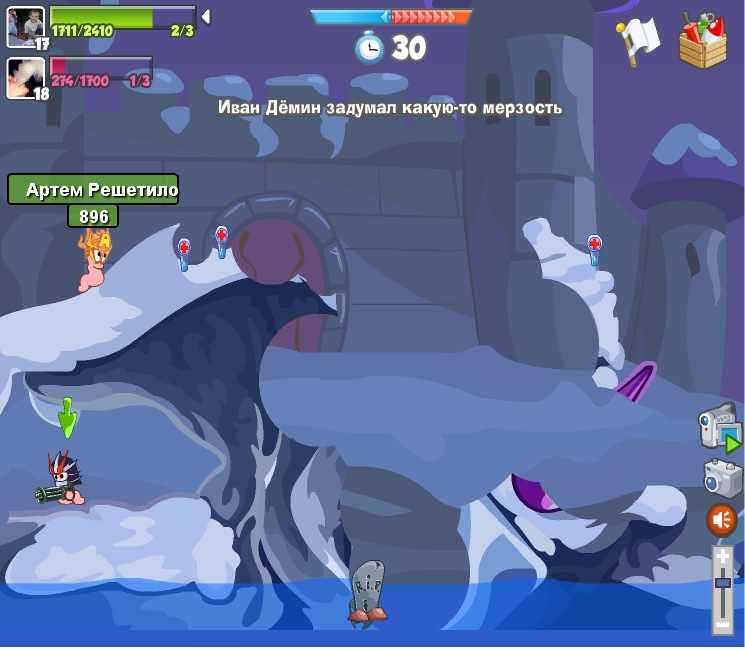745x650 pixels.
Task: Click the white surrender flag
Action: coord(638,41)
